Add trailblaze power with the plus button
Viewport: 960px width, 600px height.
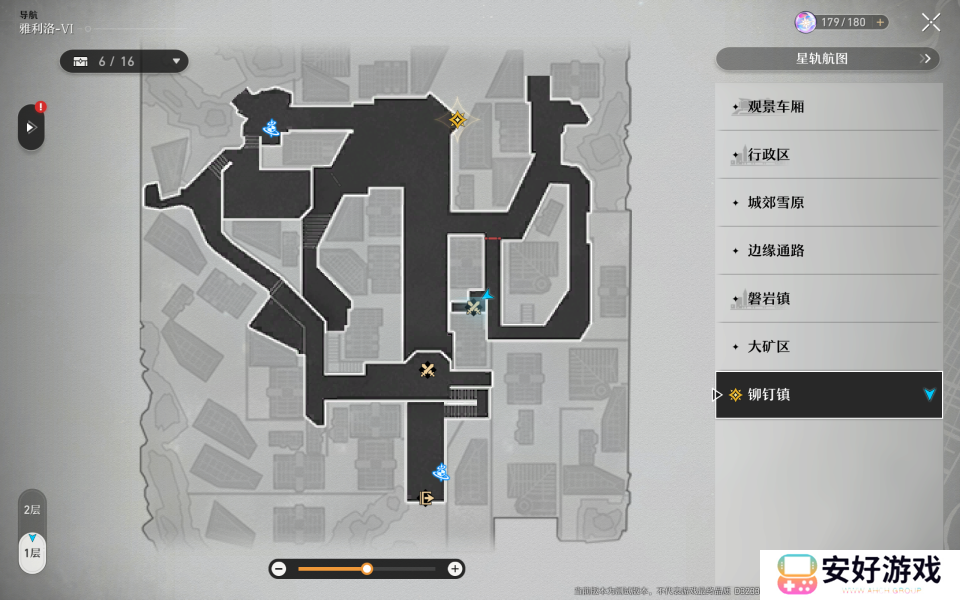(x=880, y=22)
